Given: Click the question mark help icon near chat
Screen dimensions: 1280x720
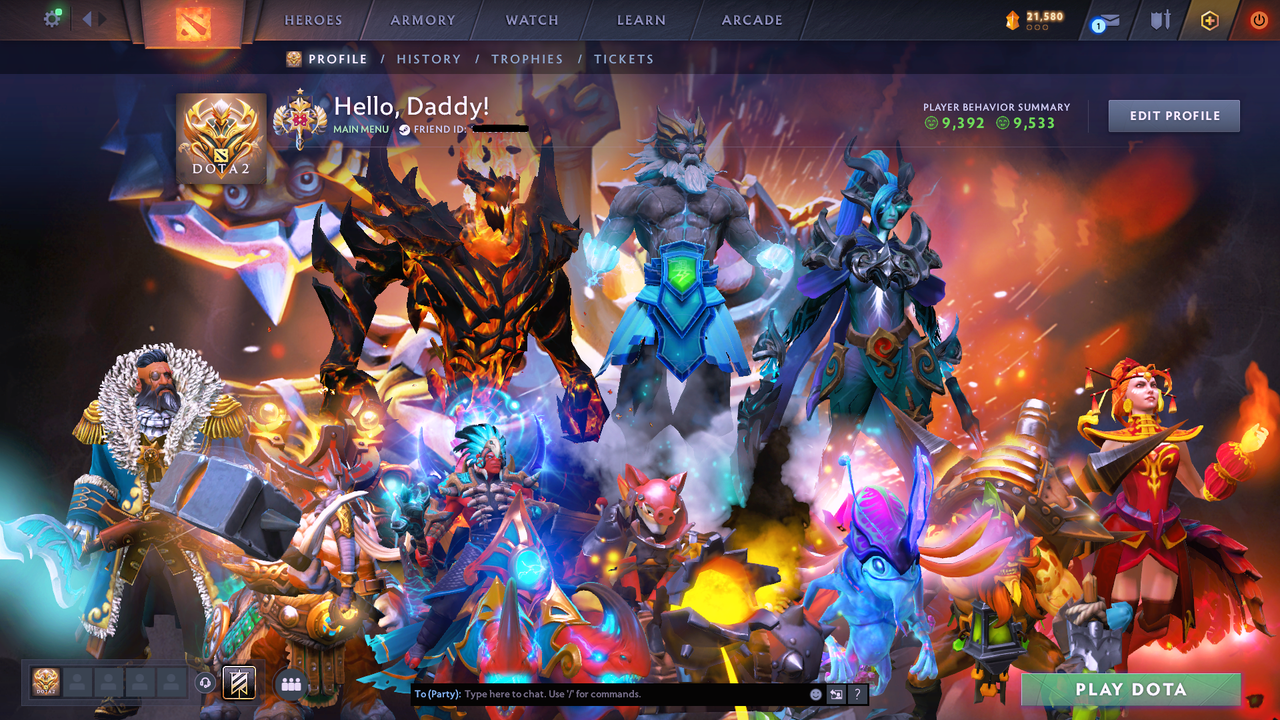Looking at the screenshot, I should (x=856, y=693).
